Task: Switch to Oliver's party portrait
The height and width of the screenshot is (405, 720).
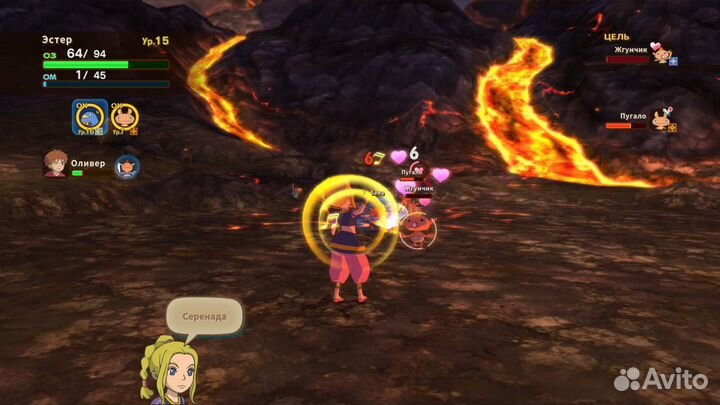Action: point(55,164)
